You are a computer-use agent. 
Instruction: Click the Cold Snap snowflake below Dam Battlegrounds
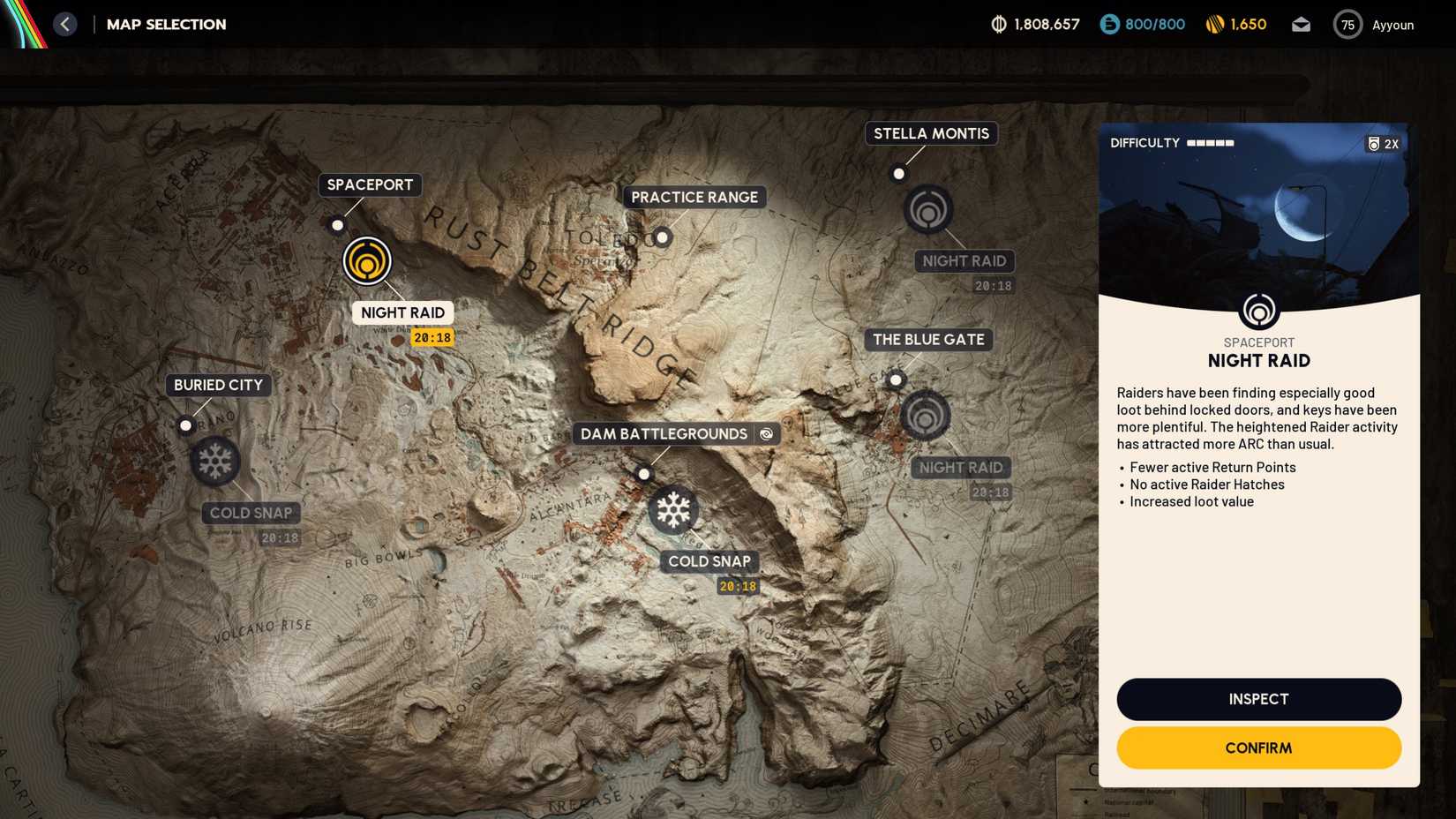[x=673, y=511]
